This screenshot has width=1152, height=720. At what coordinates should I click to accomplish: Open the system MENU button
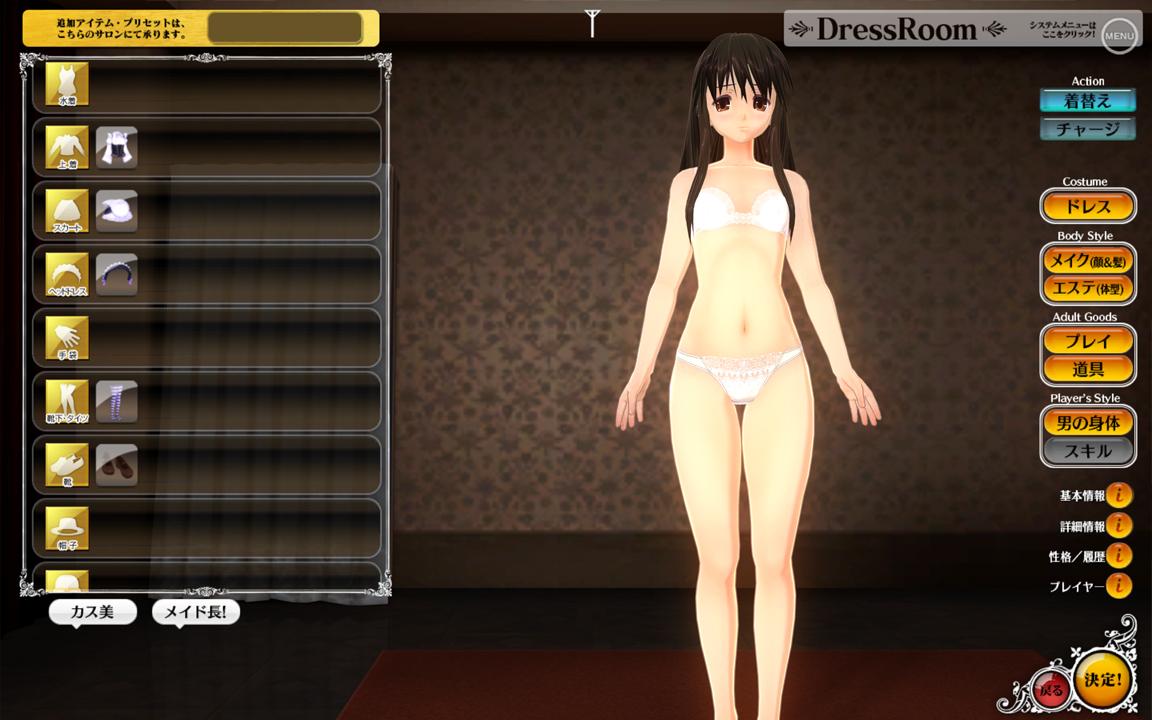tap(1119, 36)
